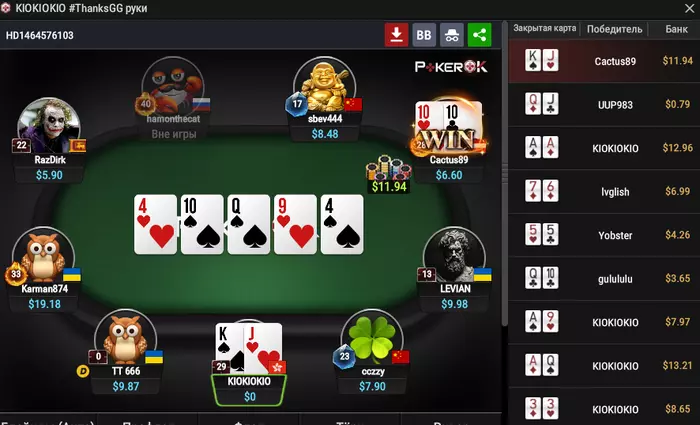Image resolution: width=700 pixels, height=425 pixels.
Task: Click LEVIAN's stone statue avatar
Action: tap(453, 257)
